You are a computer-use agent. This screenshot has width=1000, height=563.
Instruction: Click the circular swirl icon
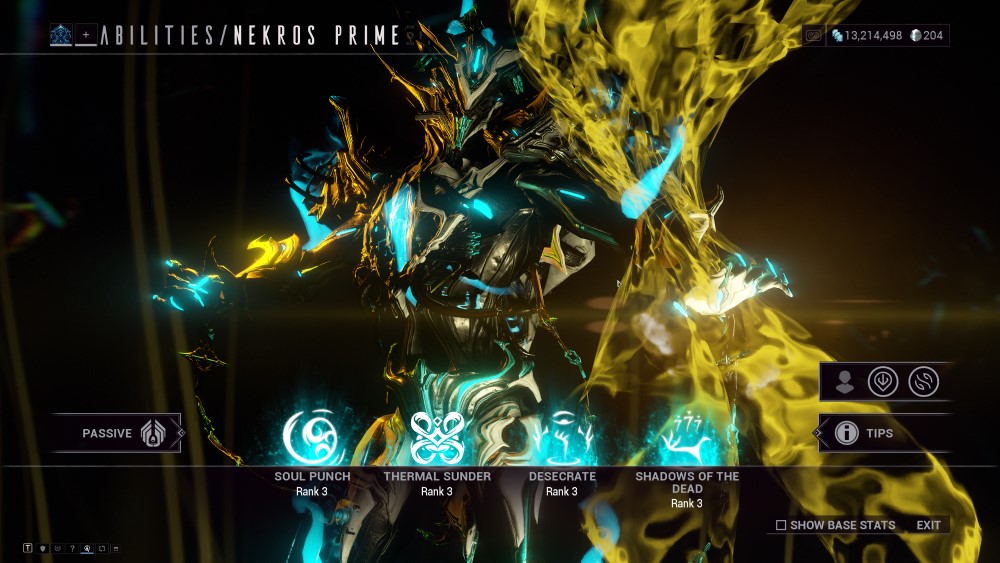coord(923,382)
